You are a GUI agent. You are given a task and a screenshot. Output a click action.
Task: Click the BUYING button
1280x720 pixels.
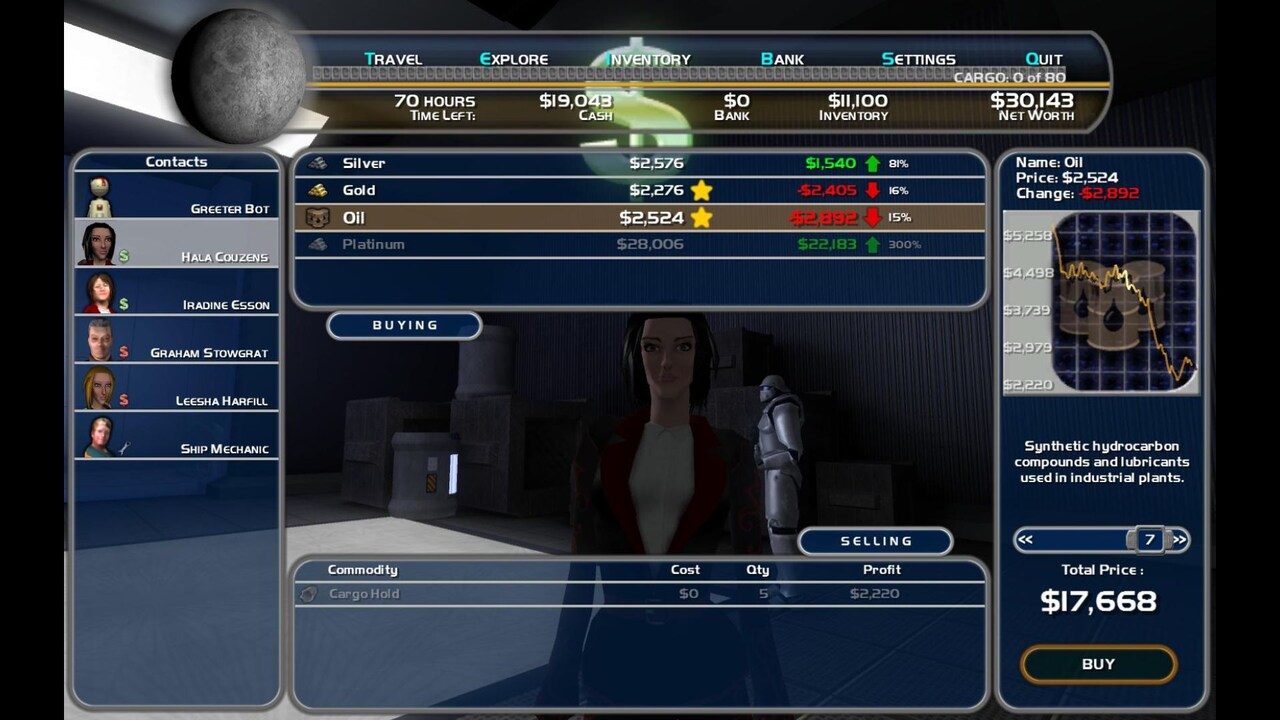click(404, 324)
